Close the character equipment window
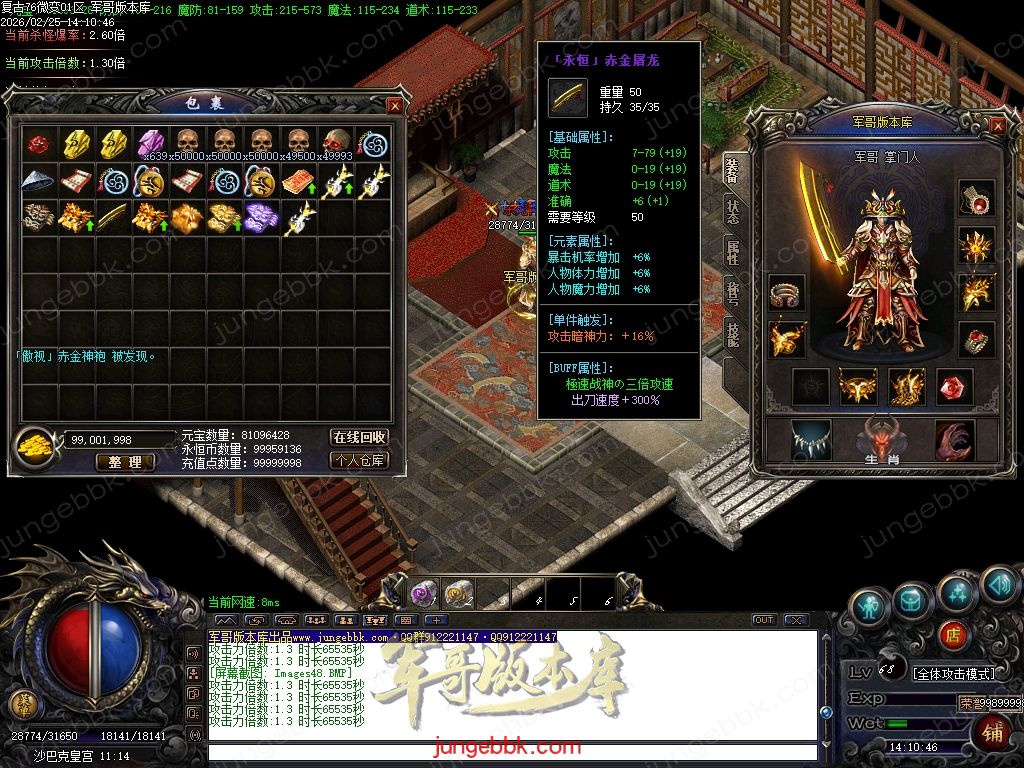 pyautogui.click(x=997, y=125)
